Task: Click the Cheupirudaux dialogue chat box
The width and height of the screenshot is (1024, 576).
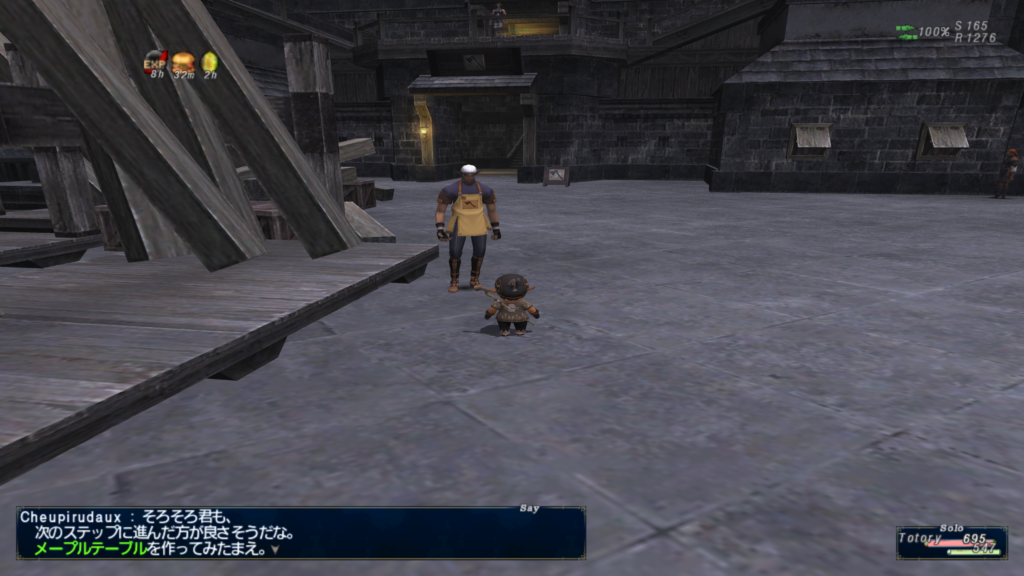Action: pos(300,532)
